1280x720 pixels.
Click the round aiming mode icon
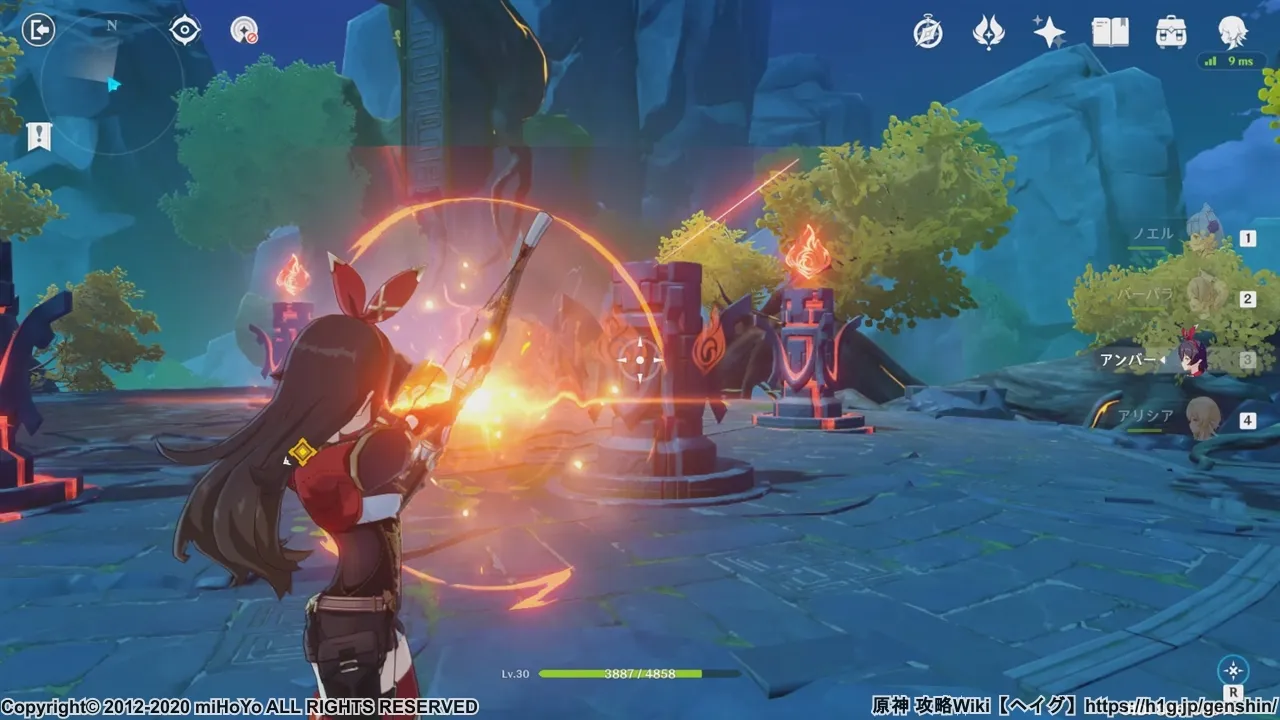coord(1233,670)
